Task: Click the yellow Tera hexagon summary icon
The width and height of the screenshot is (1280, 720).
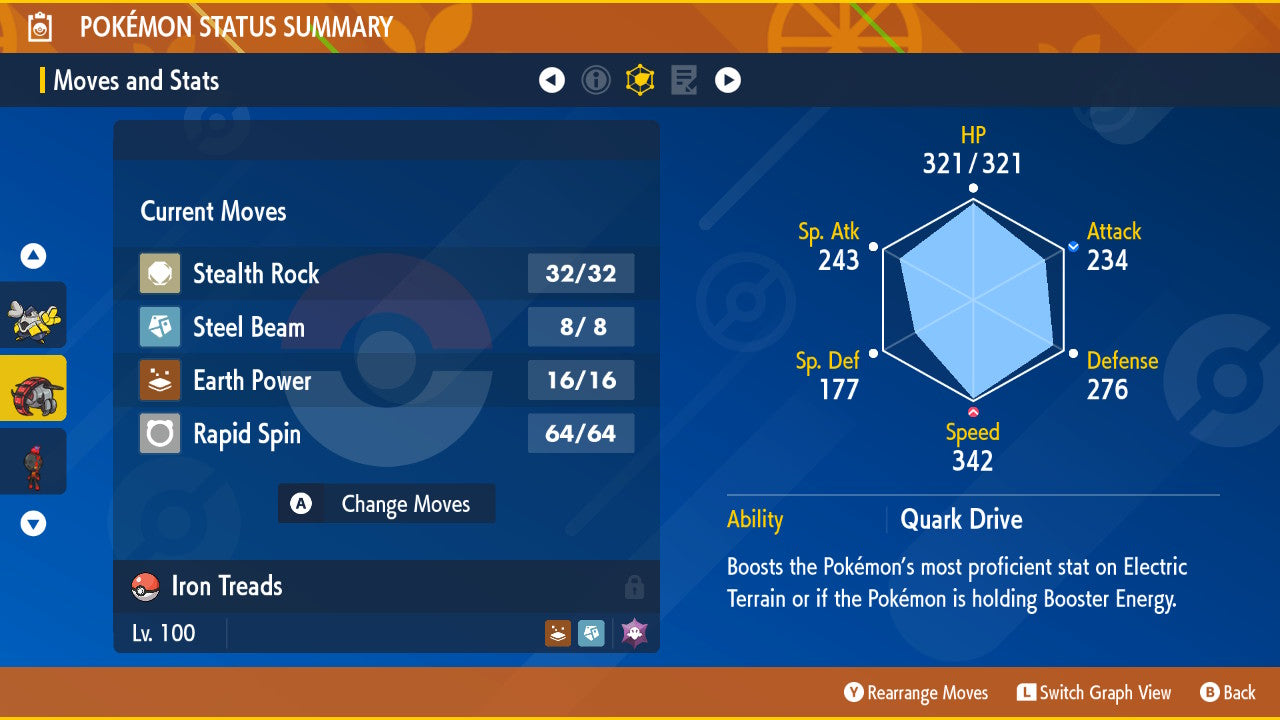Action: (x=640, y=80)
